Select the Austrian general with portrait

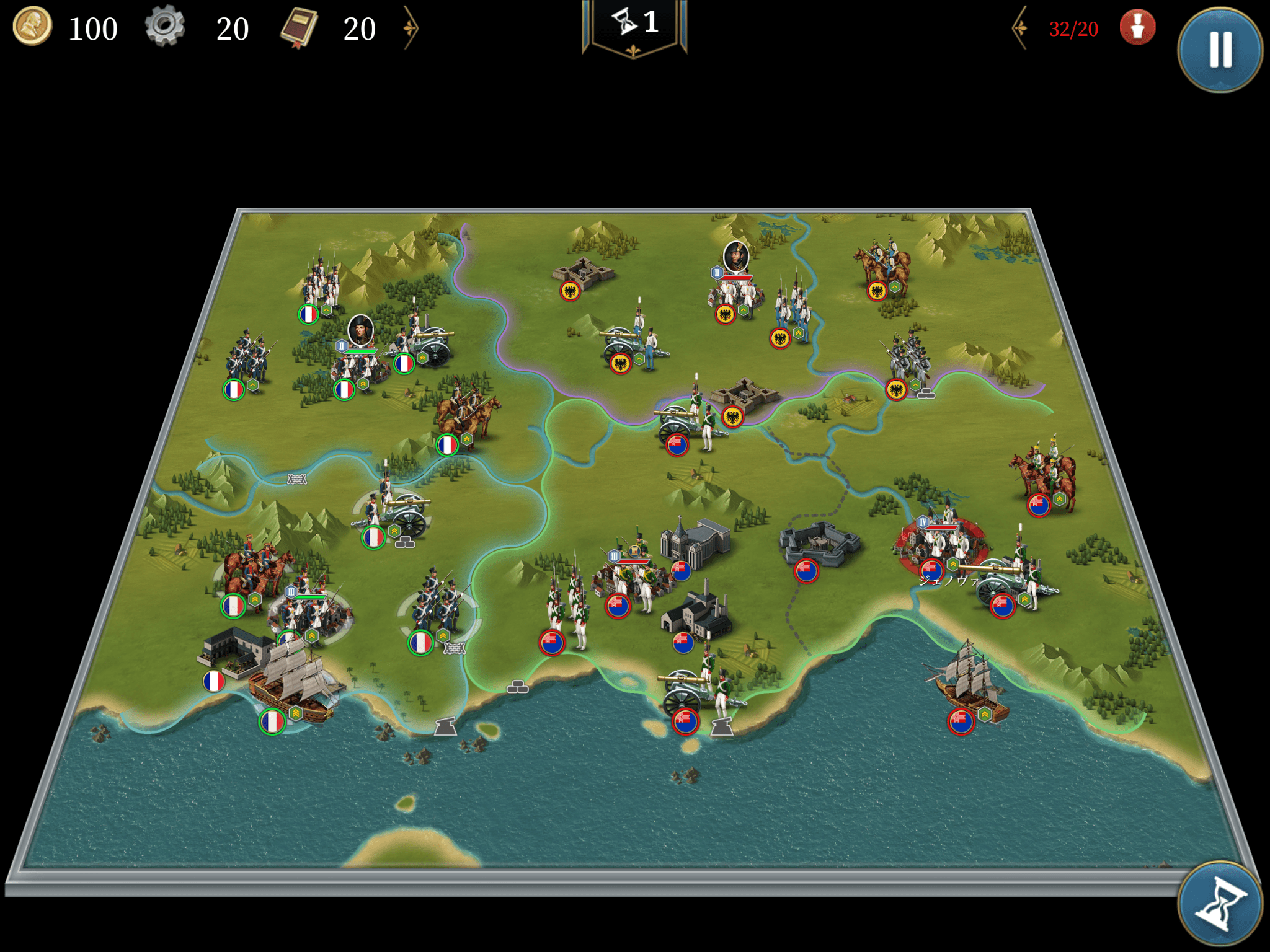pos(735,288)
